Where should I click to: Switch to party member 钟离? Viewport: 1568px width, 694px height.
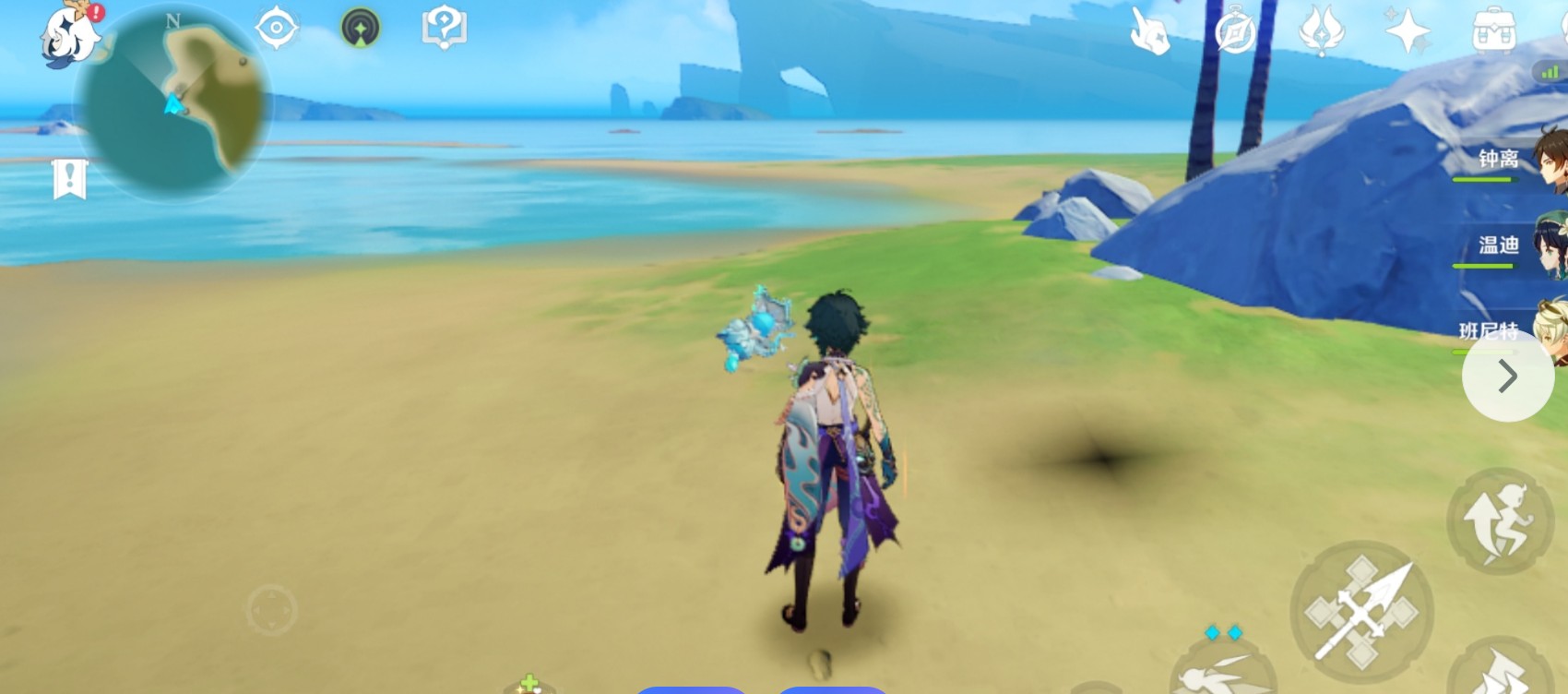[1513, 161]
